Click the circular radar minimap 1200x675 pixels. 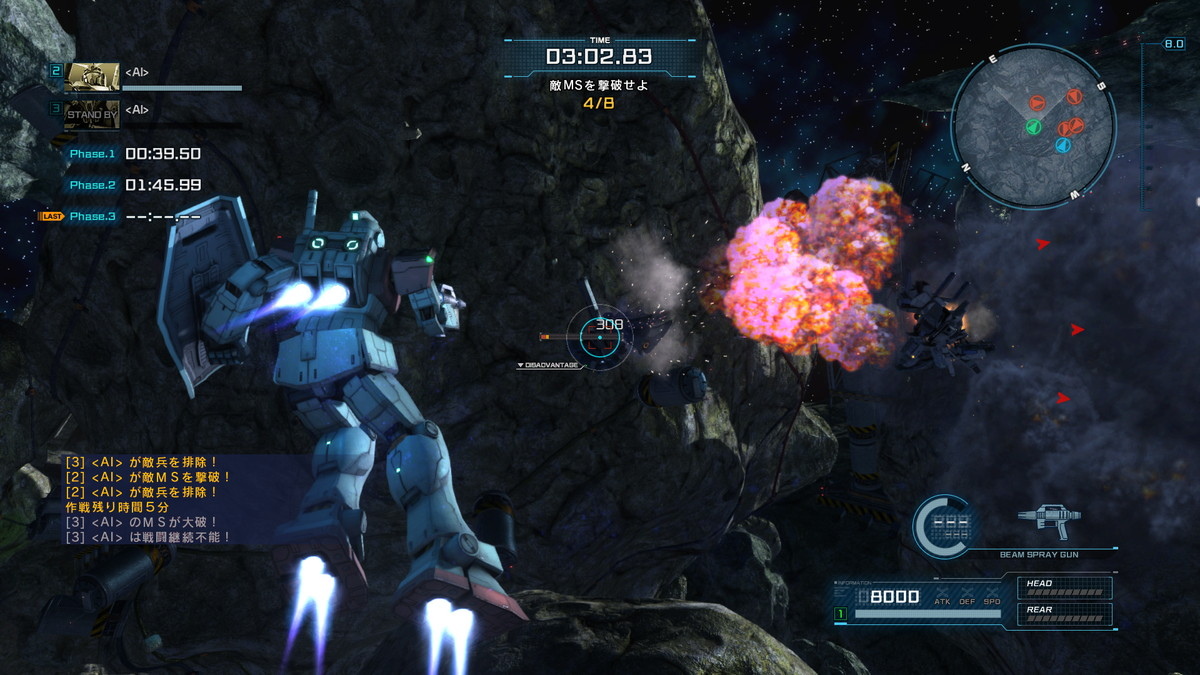tap(1032, 126)
